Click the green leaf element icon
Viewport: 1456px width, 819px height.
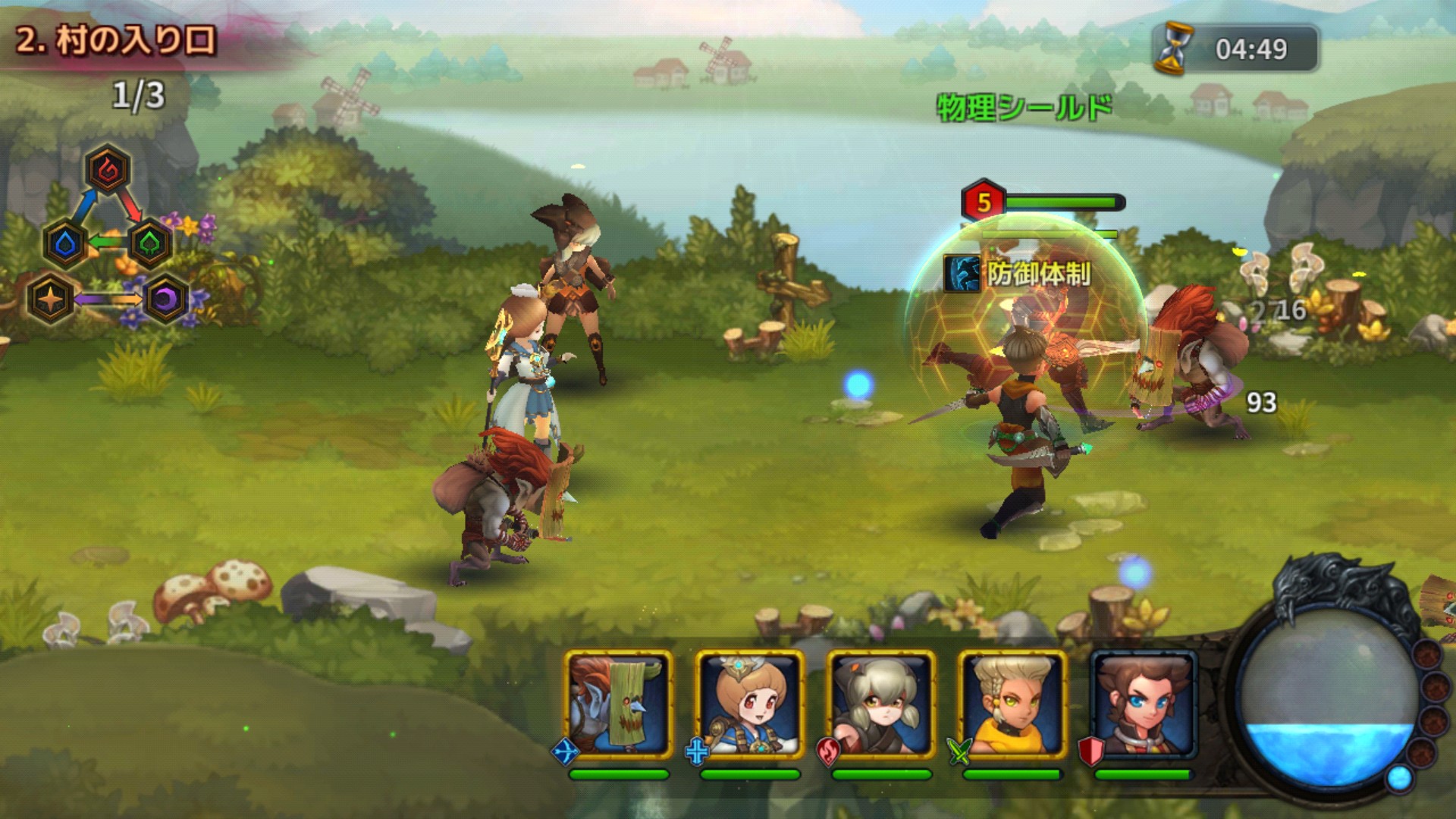tap(150, 244)
